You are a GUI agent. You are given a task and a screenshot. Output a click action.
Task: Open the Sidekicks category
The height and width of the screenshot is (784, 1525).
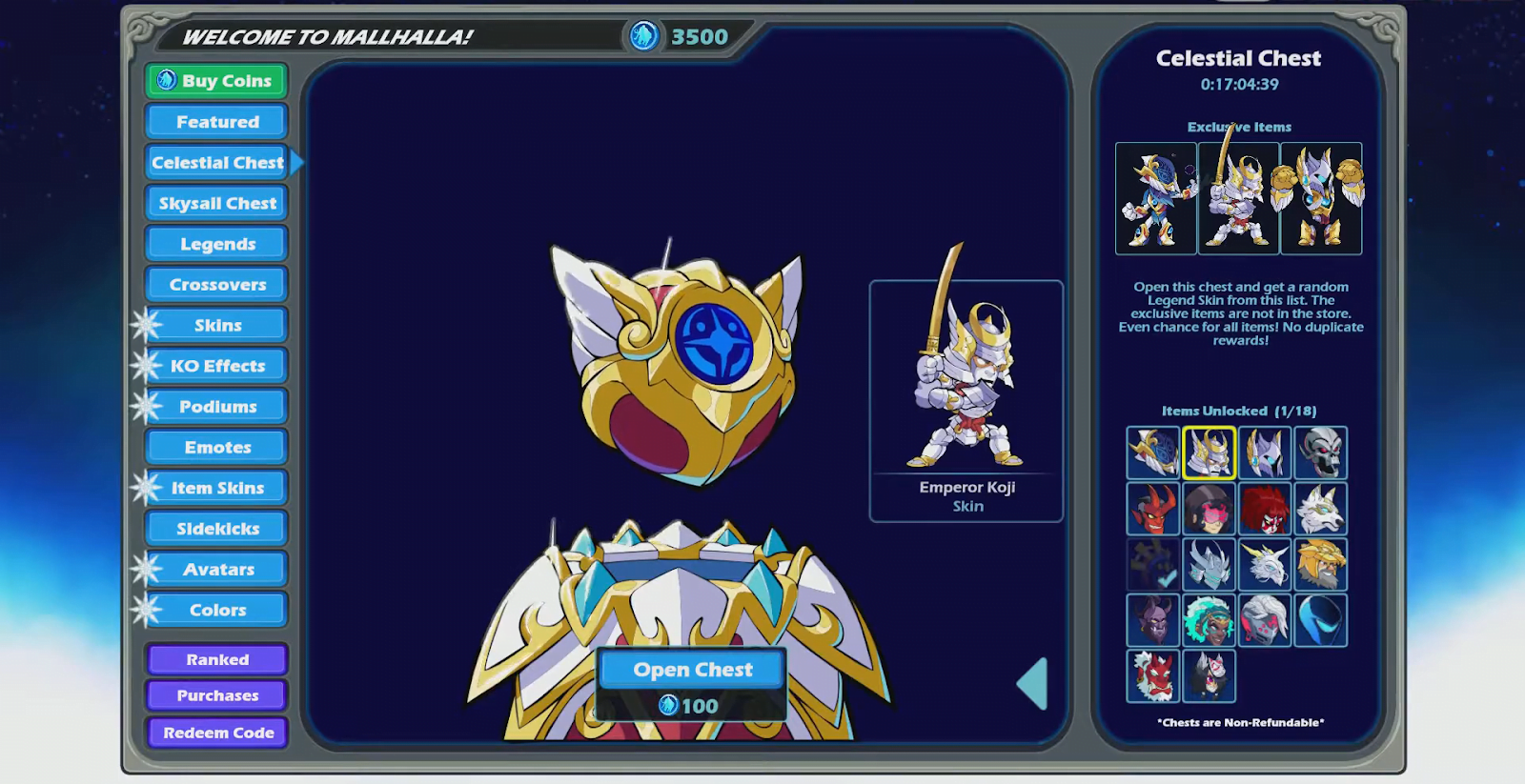click(217, 529)
